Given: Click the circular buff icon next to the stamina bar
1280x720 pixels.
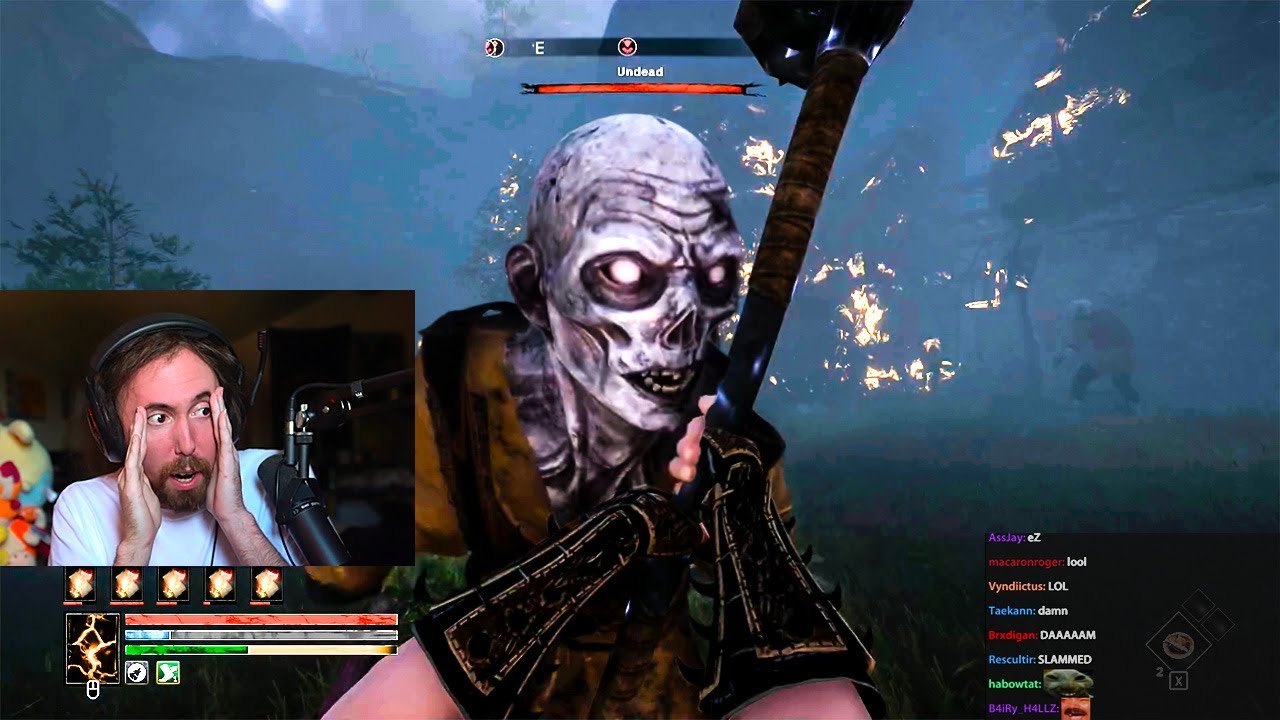Looking at the screenshot, I should (x=137, y=672).
